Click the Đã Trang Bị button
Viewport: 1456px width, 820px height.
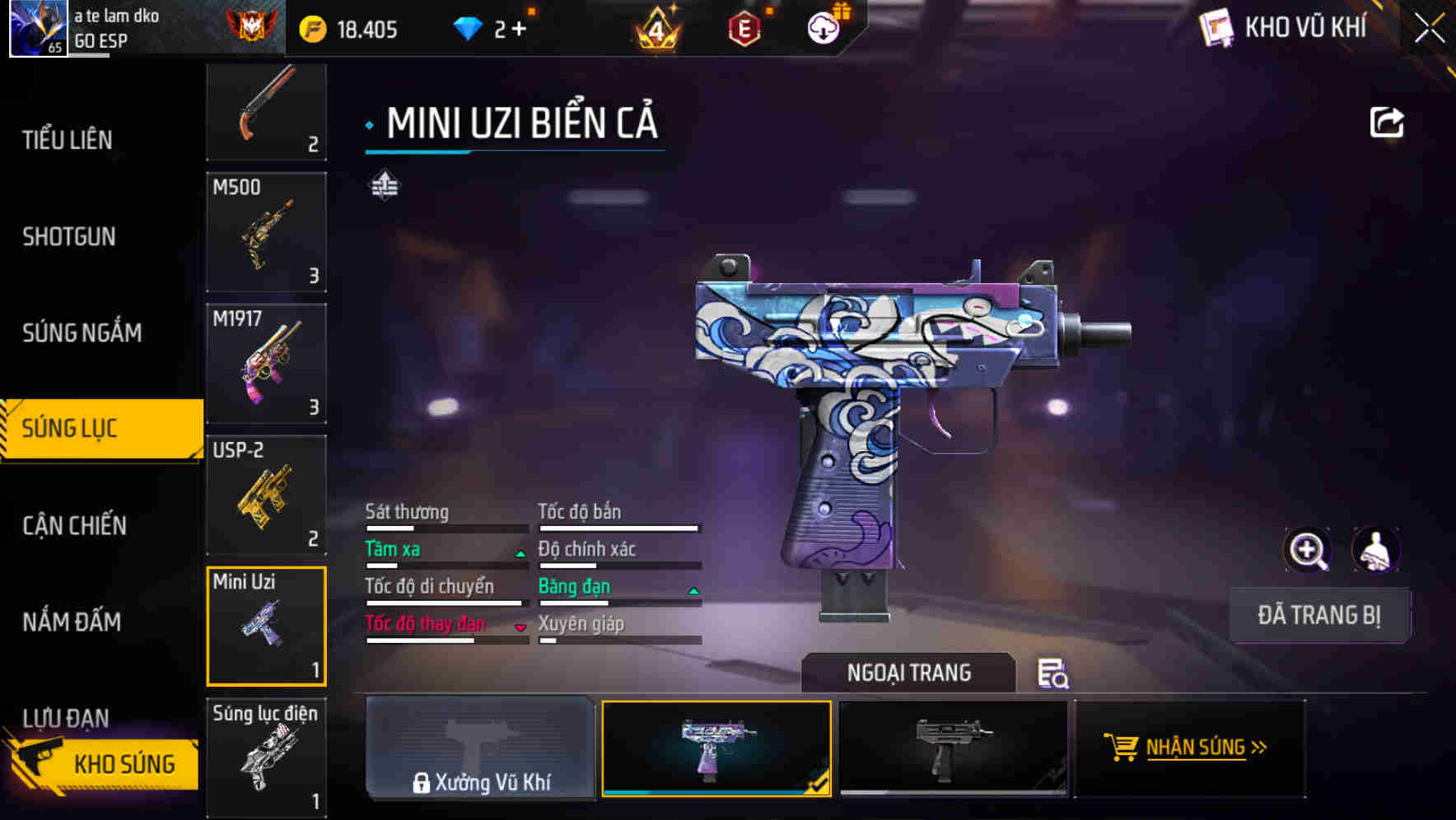1318,615
